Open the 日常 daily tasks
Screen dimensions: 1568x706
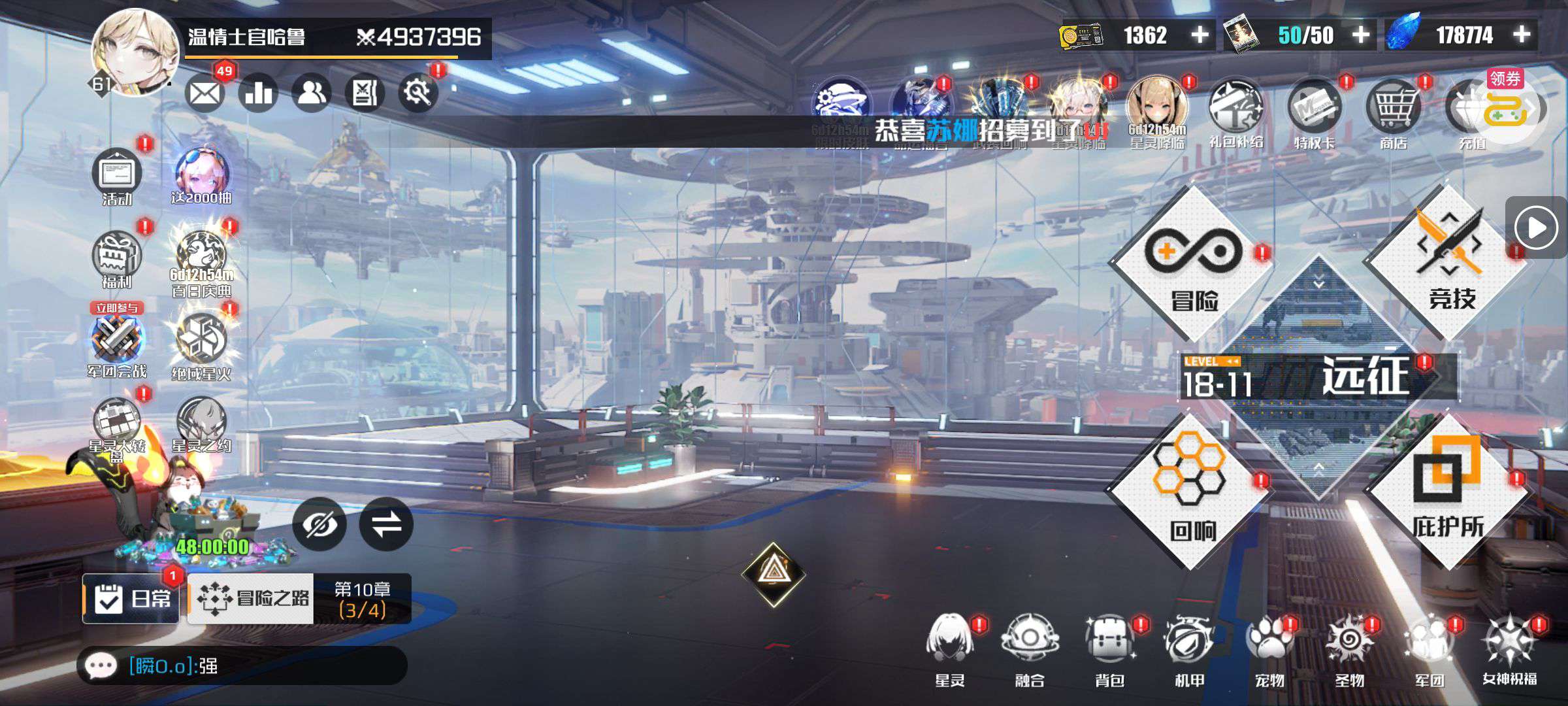point(131,598)
